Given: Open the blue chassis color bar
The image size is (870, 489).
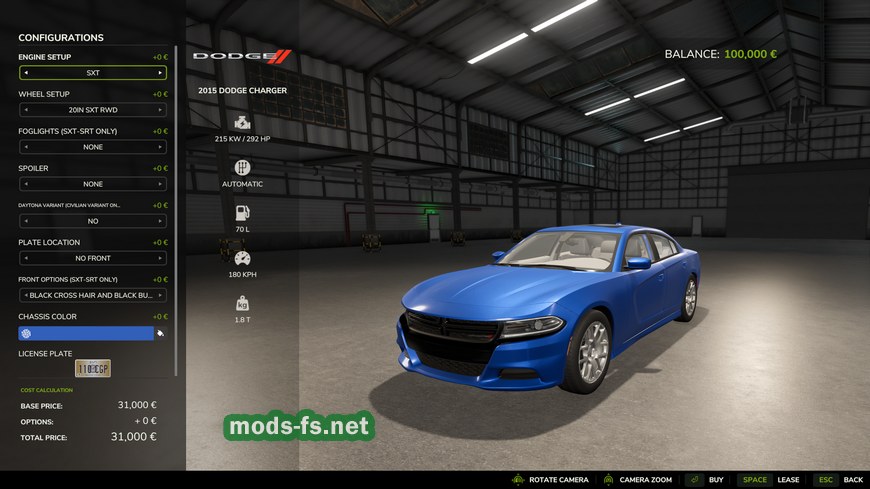Looking at the screenshot, I should click(86, 333).
